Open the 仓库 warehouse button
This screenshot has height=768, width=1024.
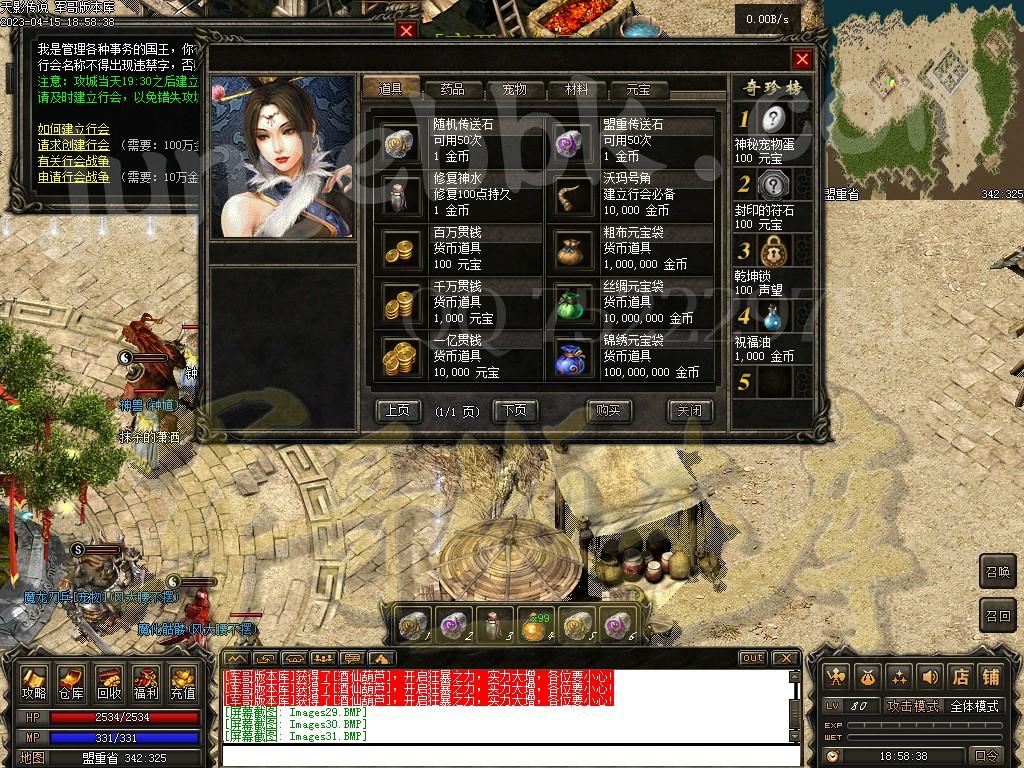click(70, 682)
